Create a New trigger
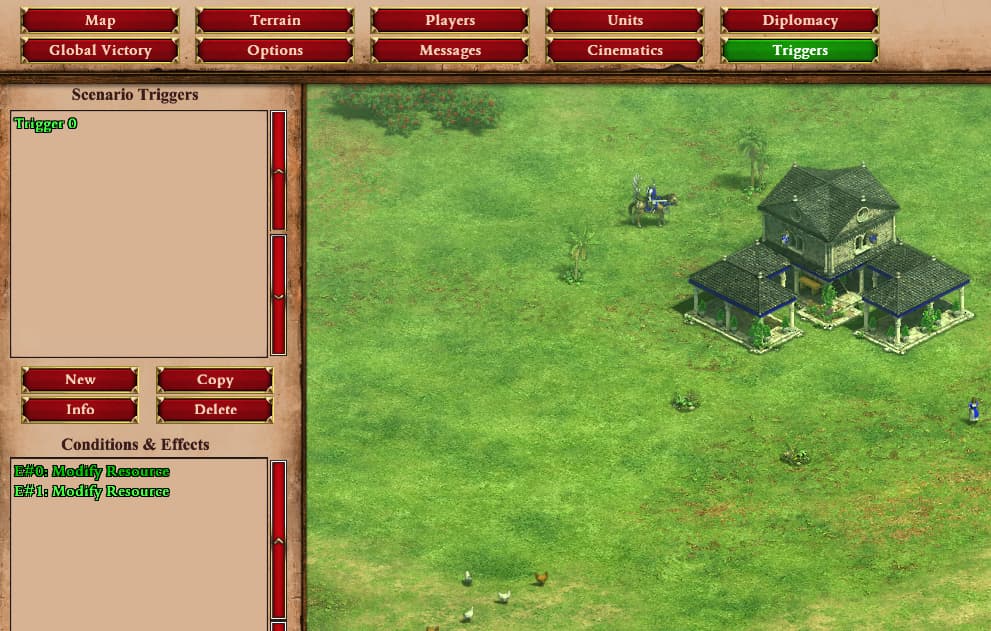Viewport: 991px width, 631px height. pyautogui.click(x=80, y=380)
